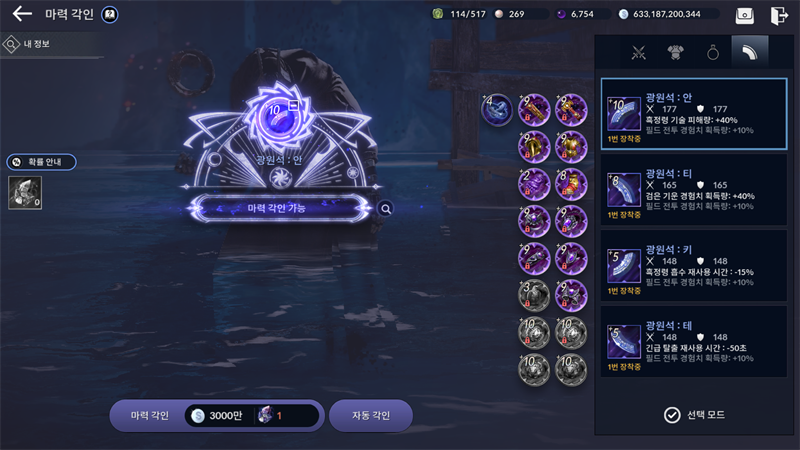Open the inventory bag icon in top bar
Image resolution: width=800 pixels, height=450 pixels.
tap(745, 15)
